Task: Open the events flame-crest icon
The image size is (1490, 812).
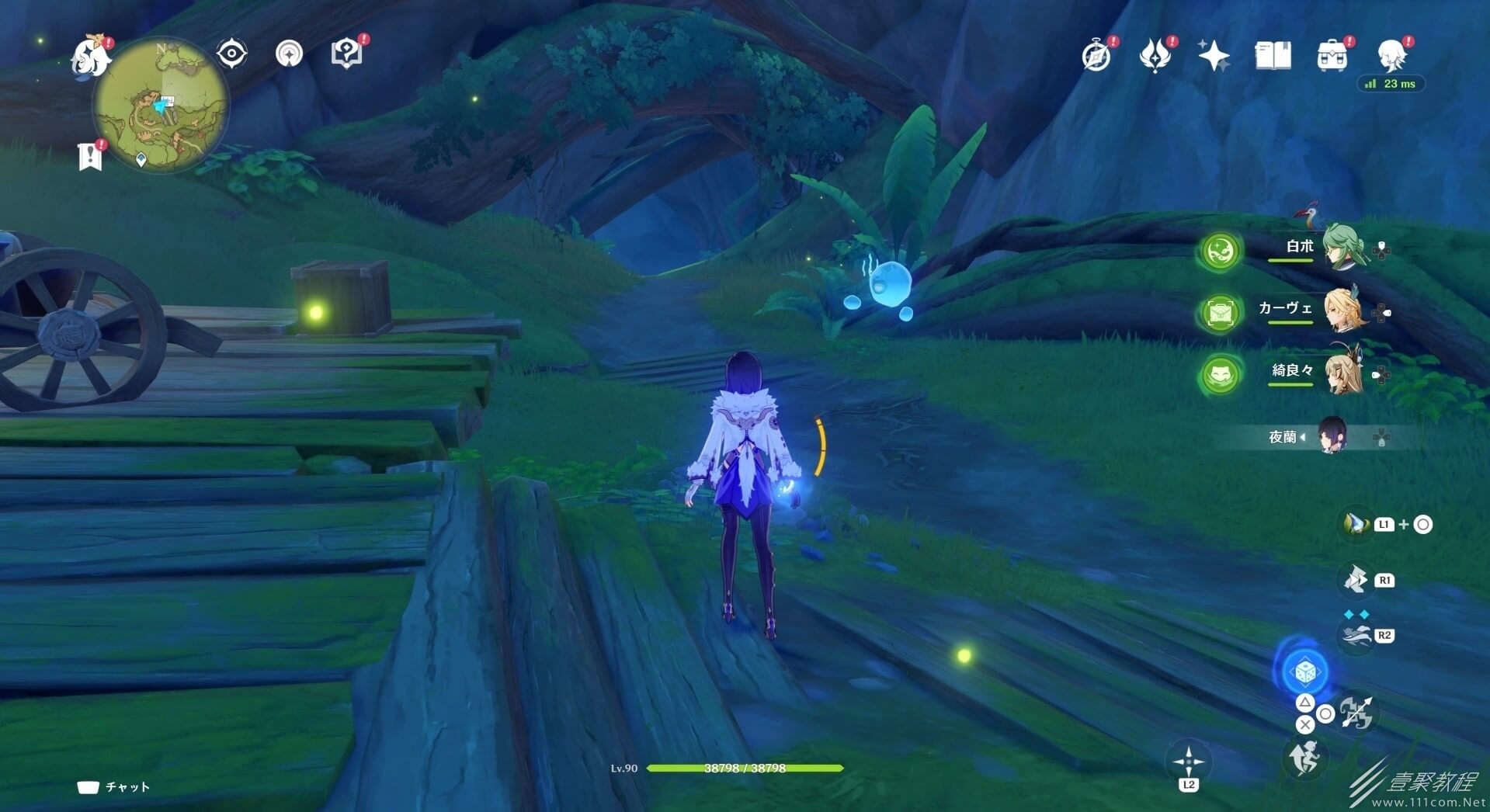Action: point(1155,56)
